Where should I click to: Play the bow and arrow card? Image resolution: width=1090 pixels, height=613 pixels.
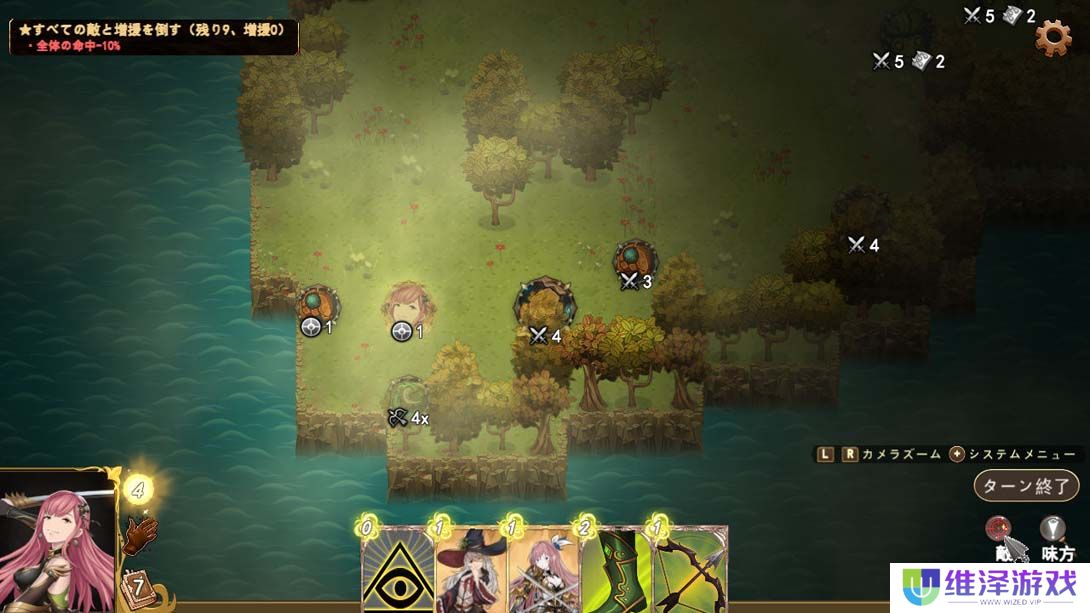689,568
